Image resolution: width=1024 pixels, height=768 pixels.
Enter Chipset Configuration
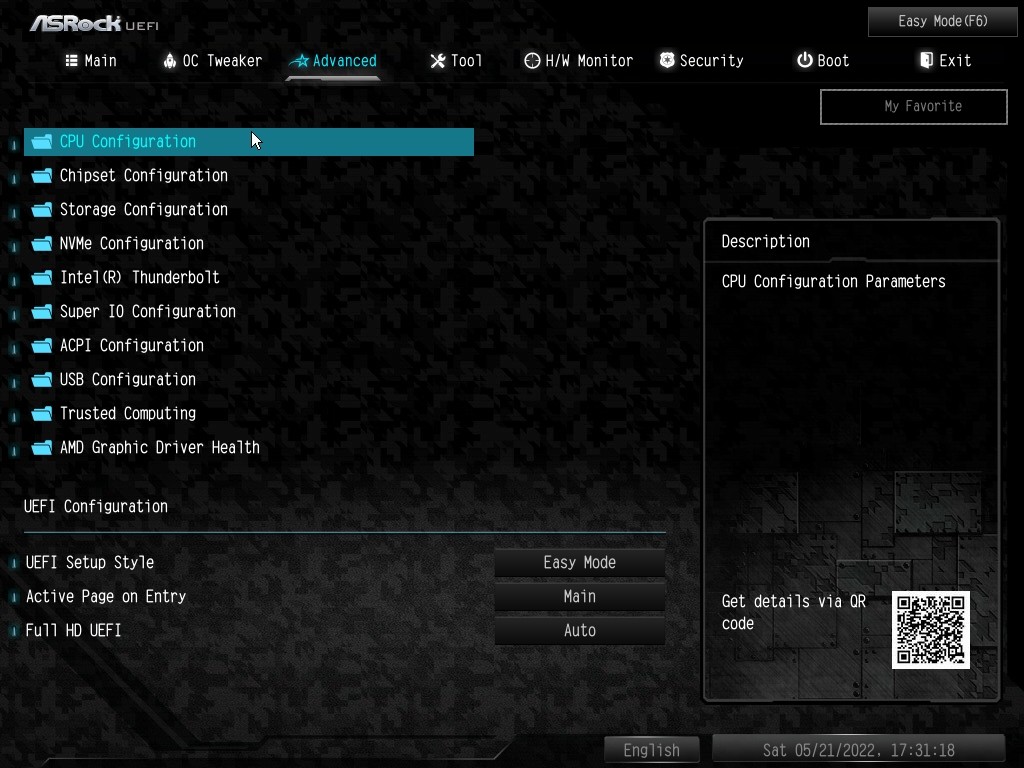(143, 176)
